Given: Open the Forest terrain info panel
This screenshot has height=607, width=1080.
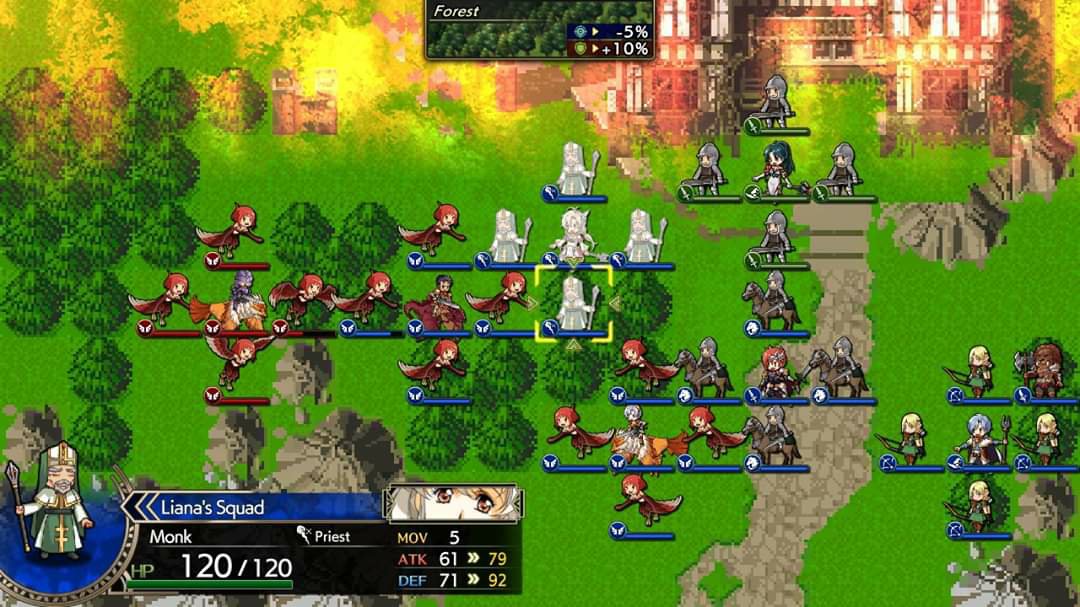Looking at the screenshot, I should [x=540, y=30].
